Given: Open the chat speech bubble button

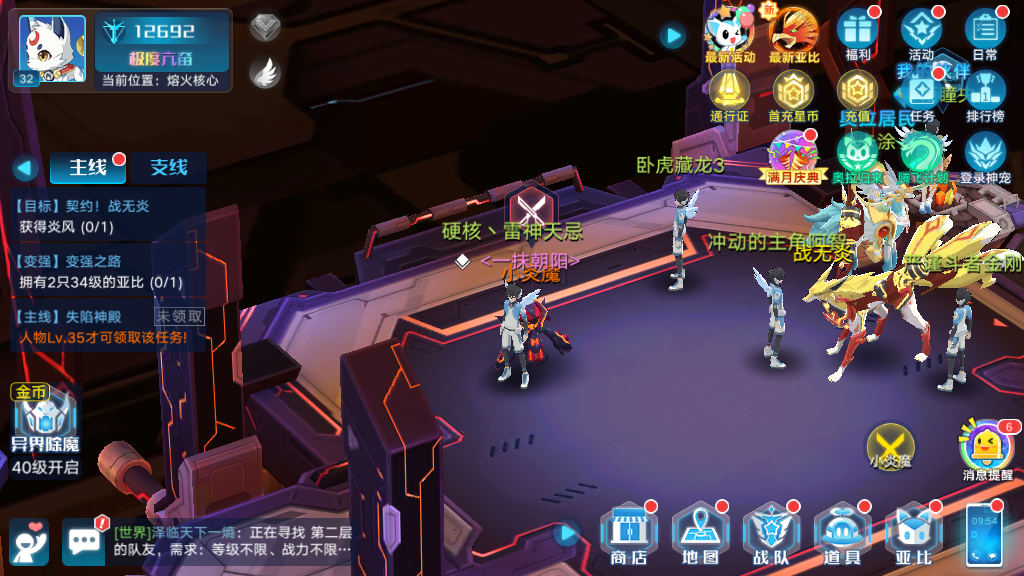Looking at the screenshot, I should [83, 540].
